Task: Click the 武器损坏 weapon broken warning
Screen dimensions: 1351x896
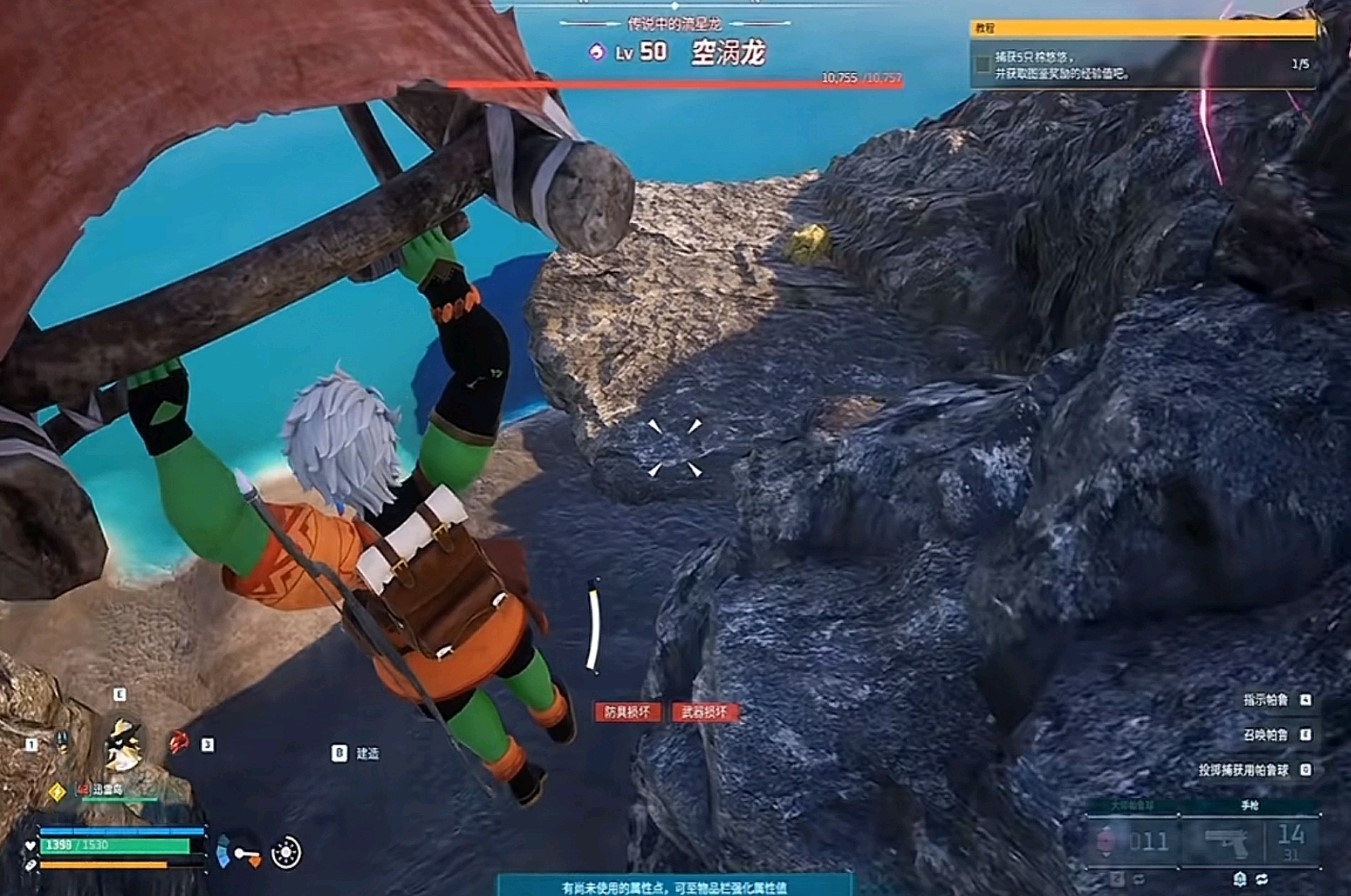Action: point(705,712)
